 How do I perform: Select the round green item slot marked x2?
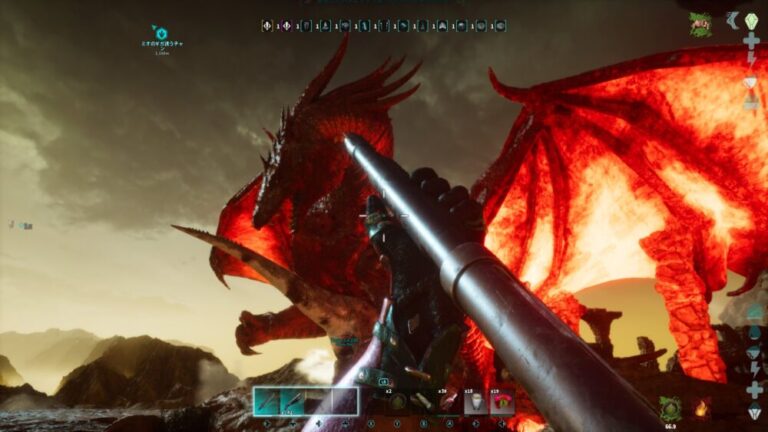coord(397,401)
